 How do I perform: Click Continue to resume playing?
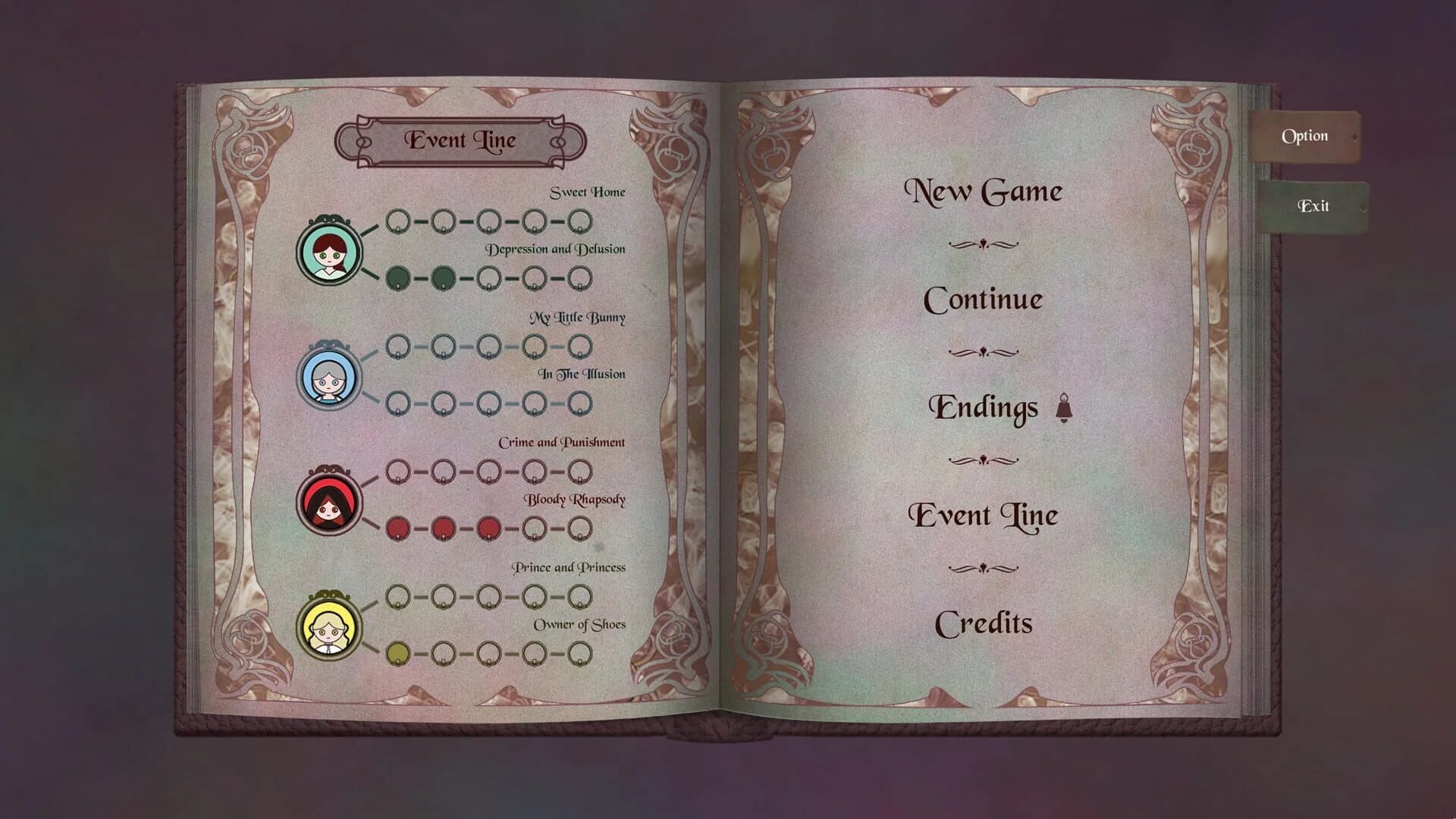point(984,299)
